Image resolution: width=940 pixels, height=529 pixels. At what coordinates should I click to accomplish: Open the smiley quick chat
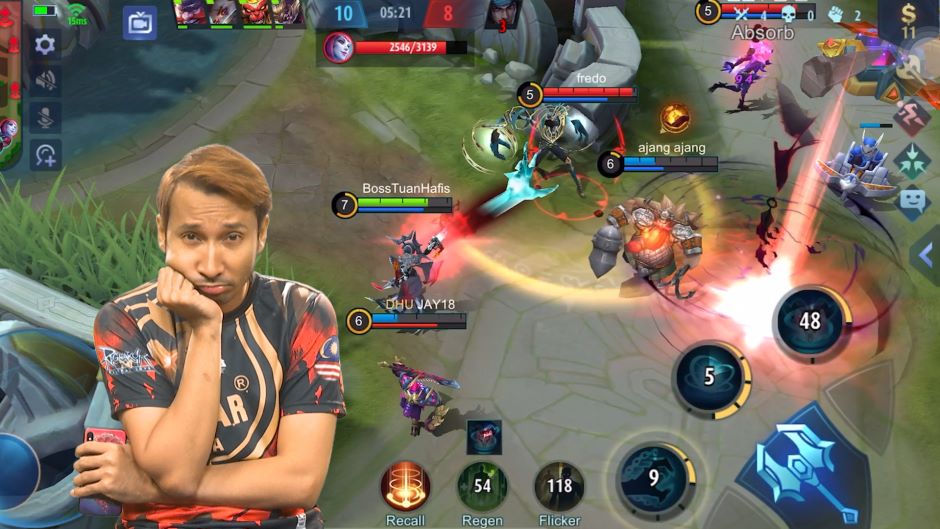pyautogui.click(x=910, y=203)
